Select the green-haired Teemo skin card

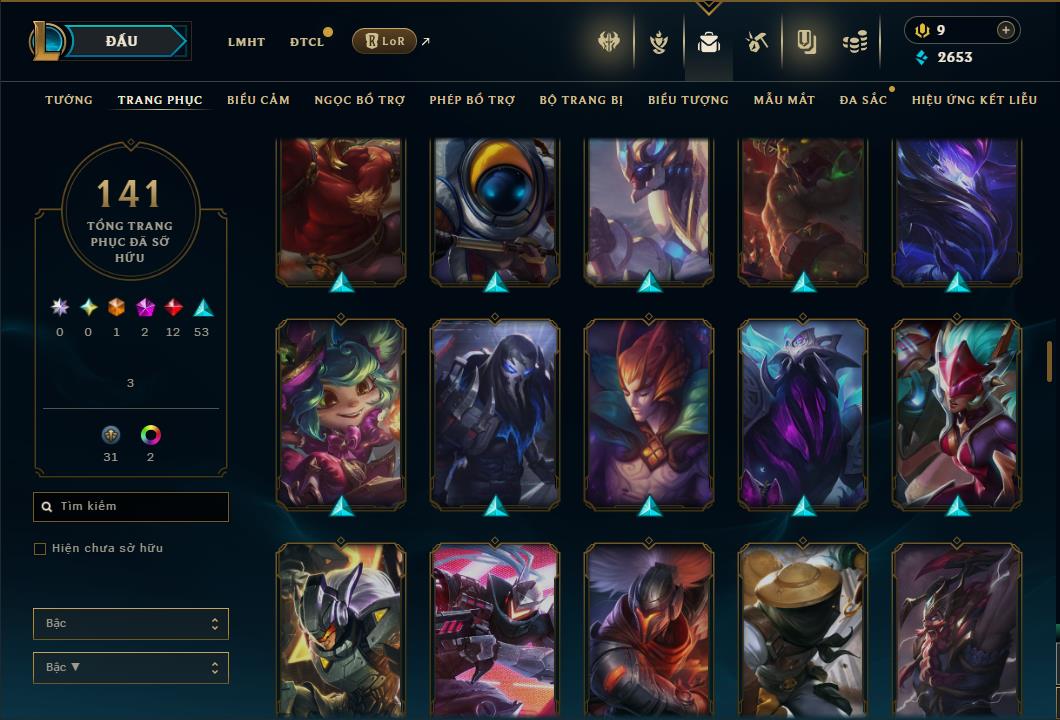pos(341,410)
